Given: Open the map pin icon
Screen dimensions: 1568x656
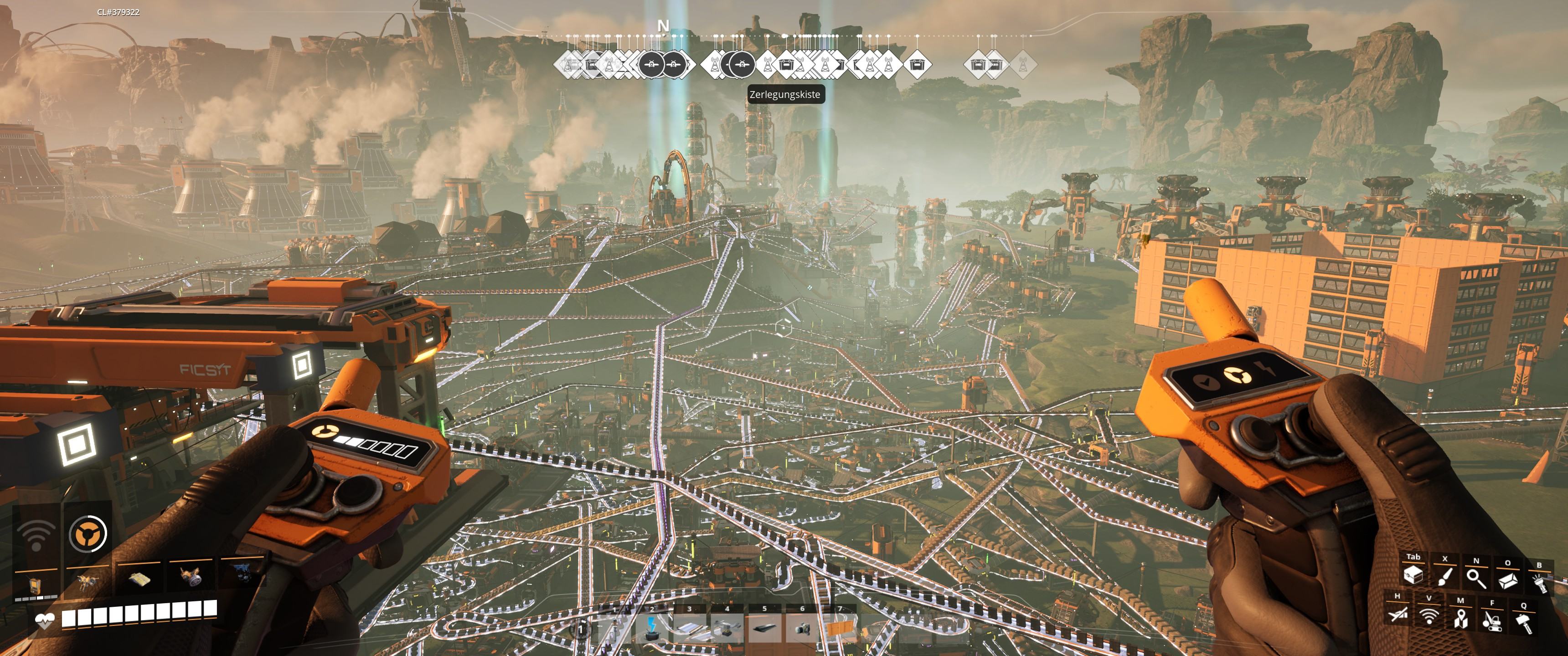Looking at the screenshot, I should pyautogui.click(x=1460, y=619).
